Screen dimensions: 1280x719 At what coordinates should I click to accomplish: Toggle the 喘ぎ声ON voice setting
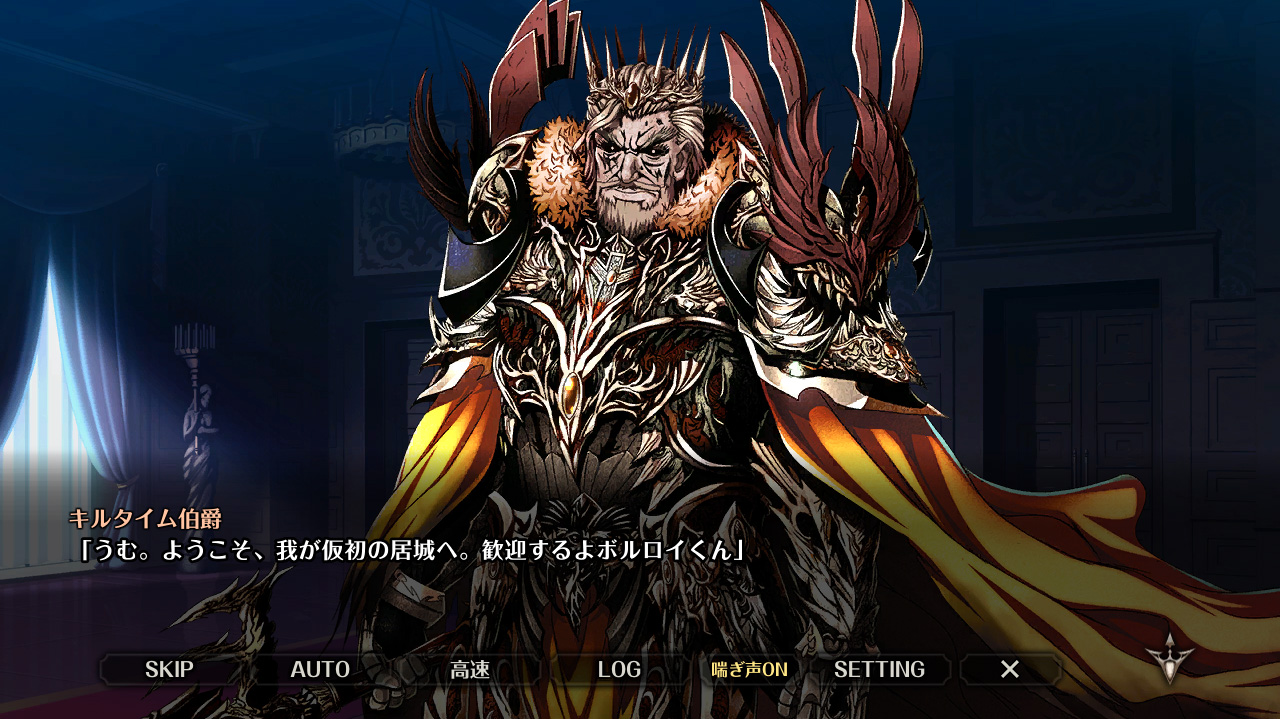click(x=749, y=669)
